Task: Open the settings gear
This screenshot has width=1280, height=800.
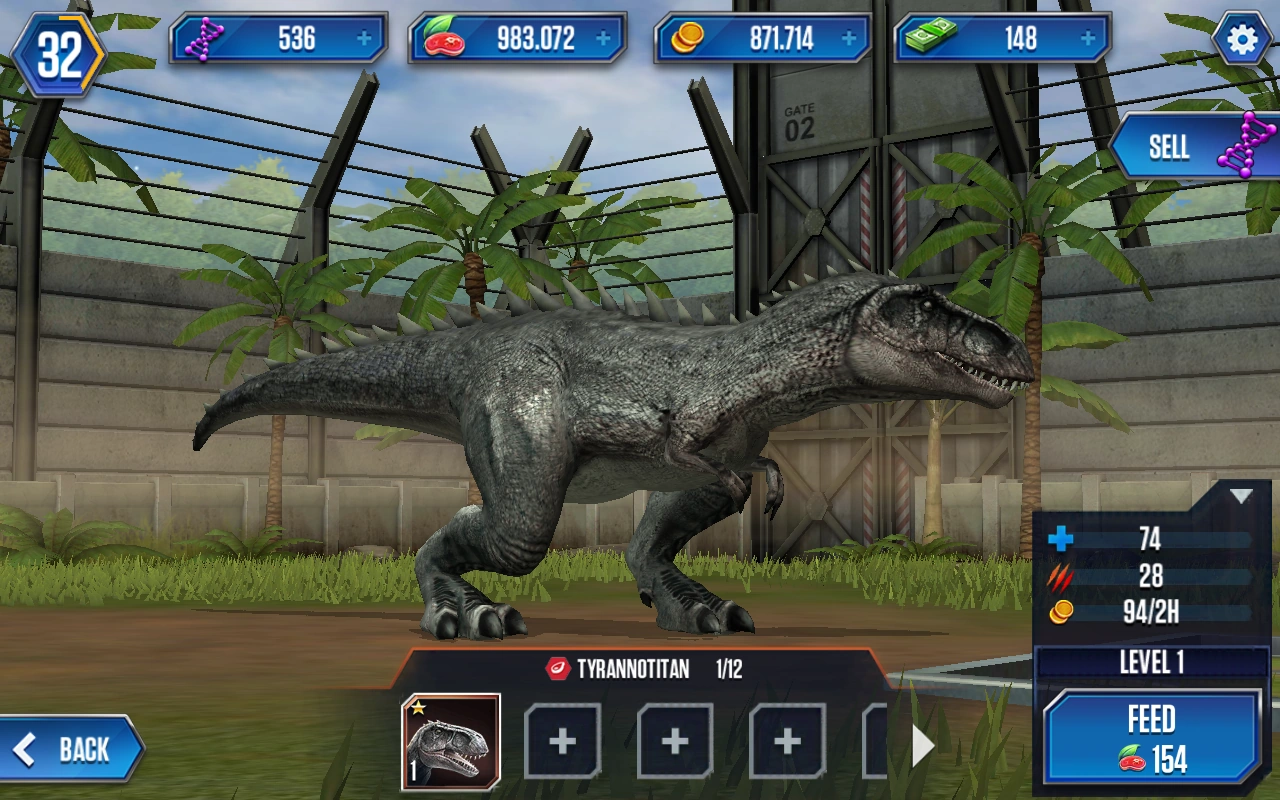Action: pos(1241,38)
